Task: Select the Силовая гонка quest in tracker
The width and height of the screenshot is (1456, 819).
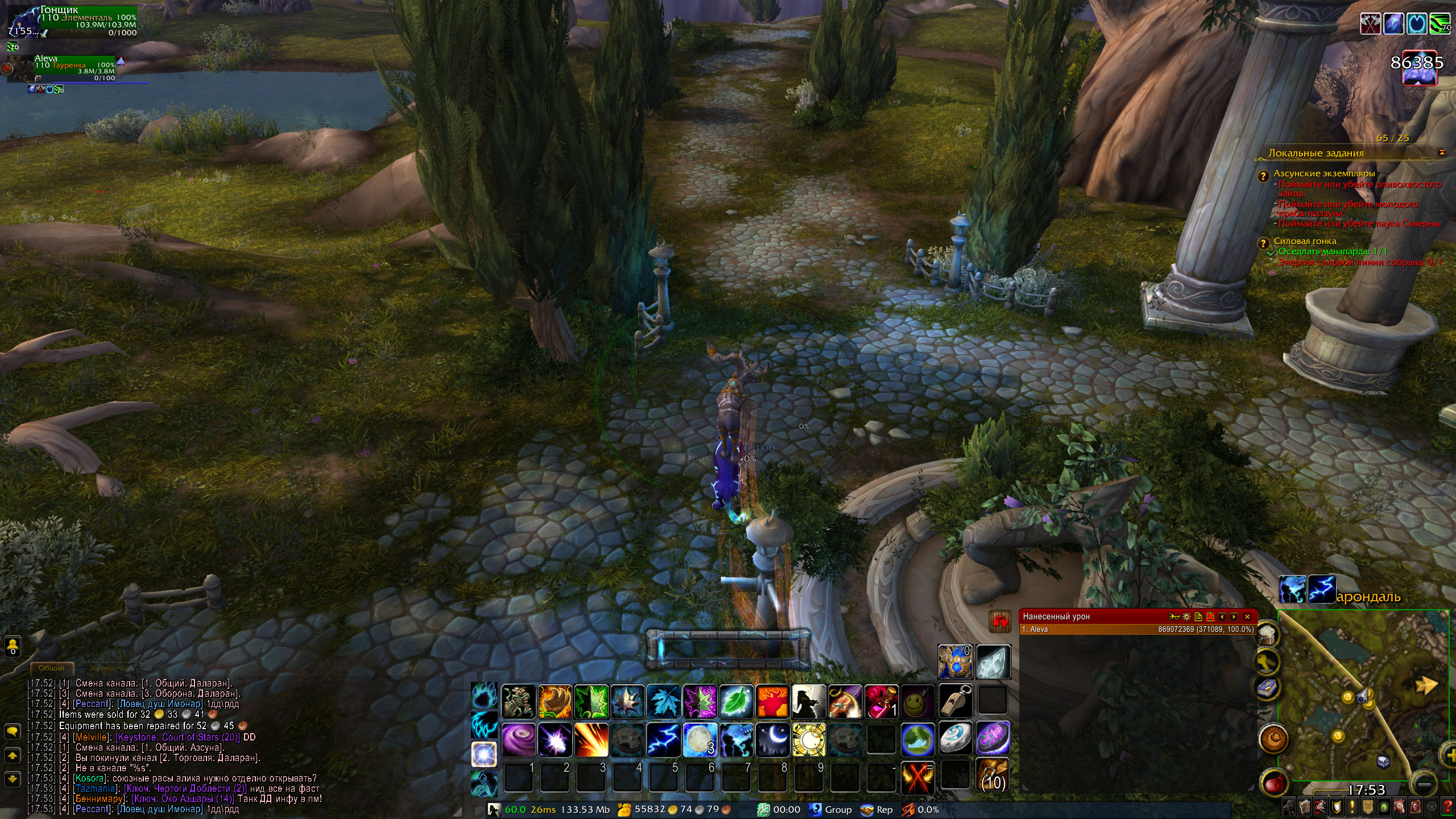Action: pyautogui.click(x=1305, y=241)
